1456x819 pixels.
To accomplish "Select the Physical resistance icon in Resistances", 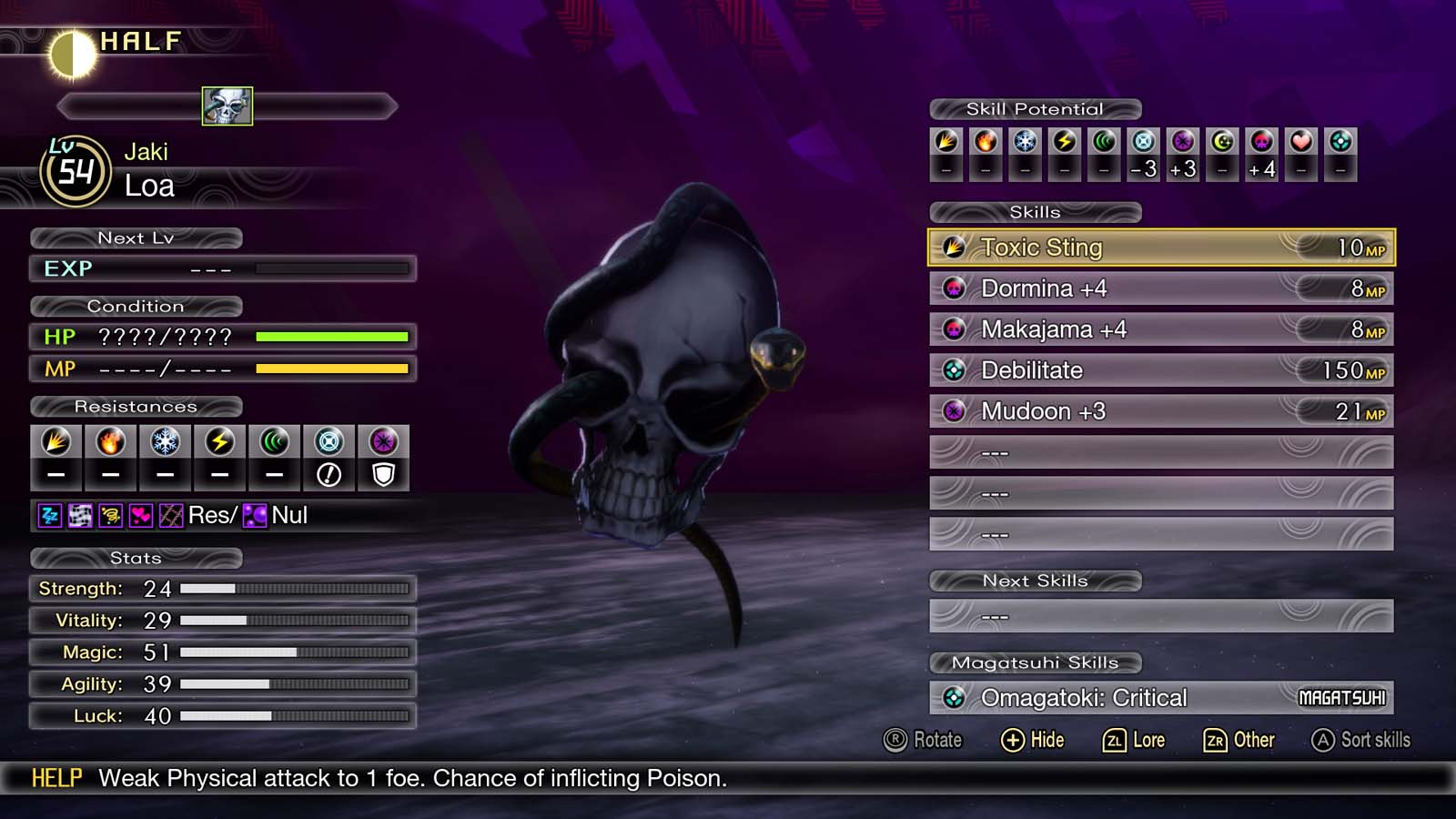I will (x=56, y=443).
